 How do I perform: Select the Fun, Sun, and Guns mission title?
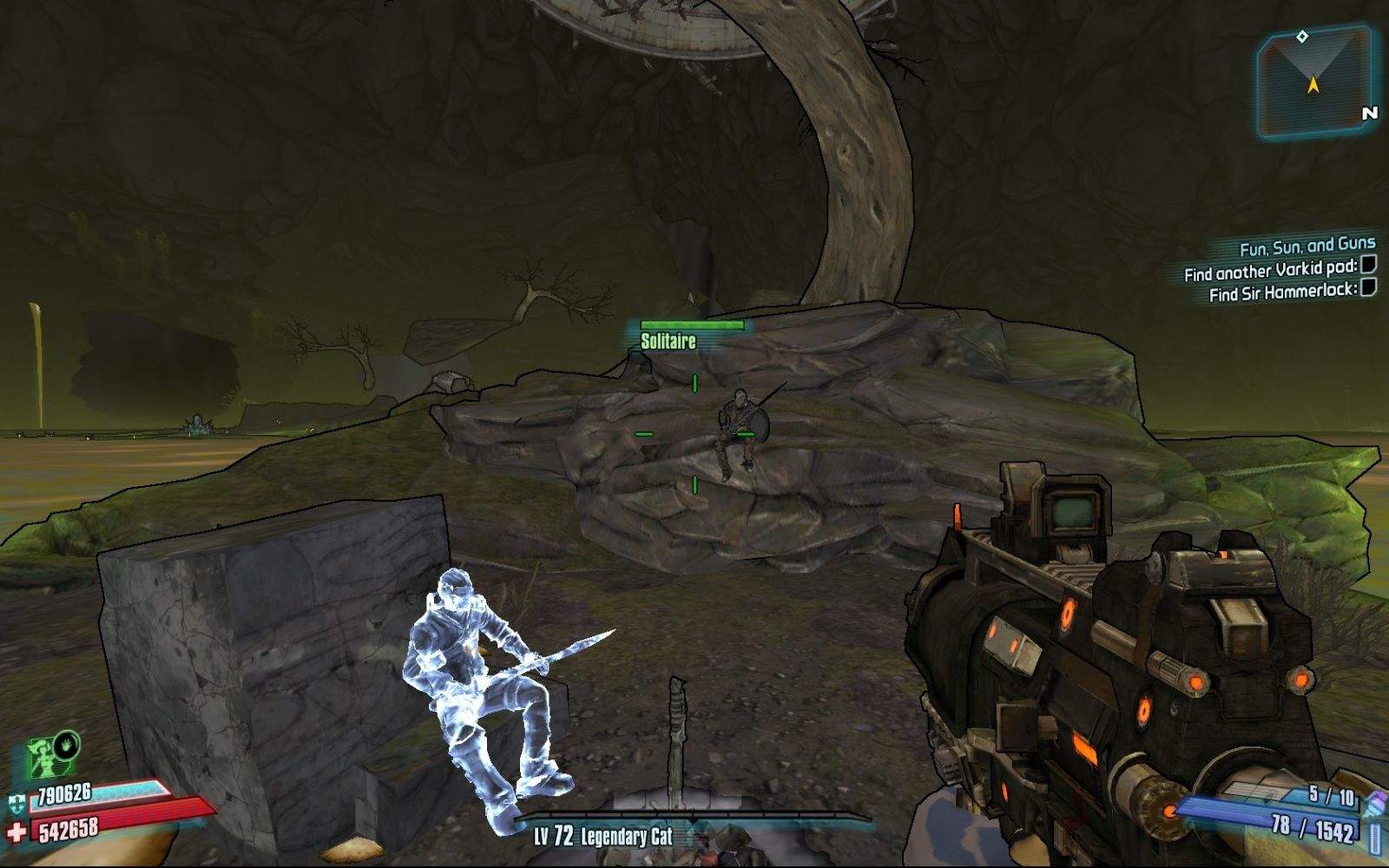coord(1307,247)
